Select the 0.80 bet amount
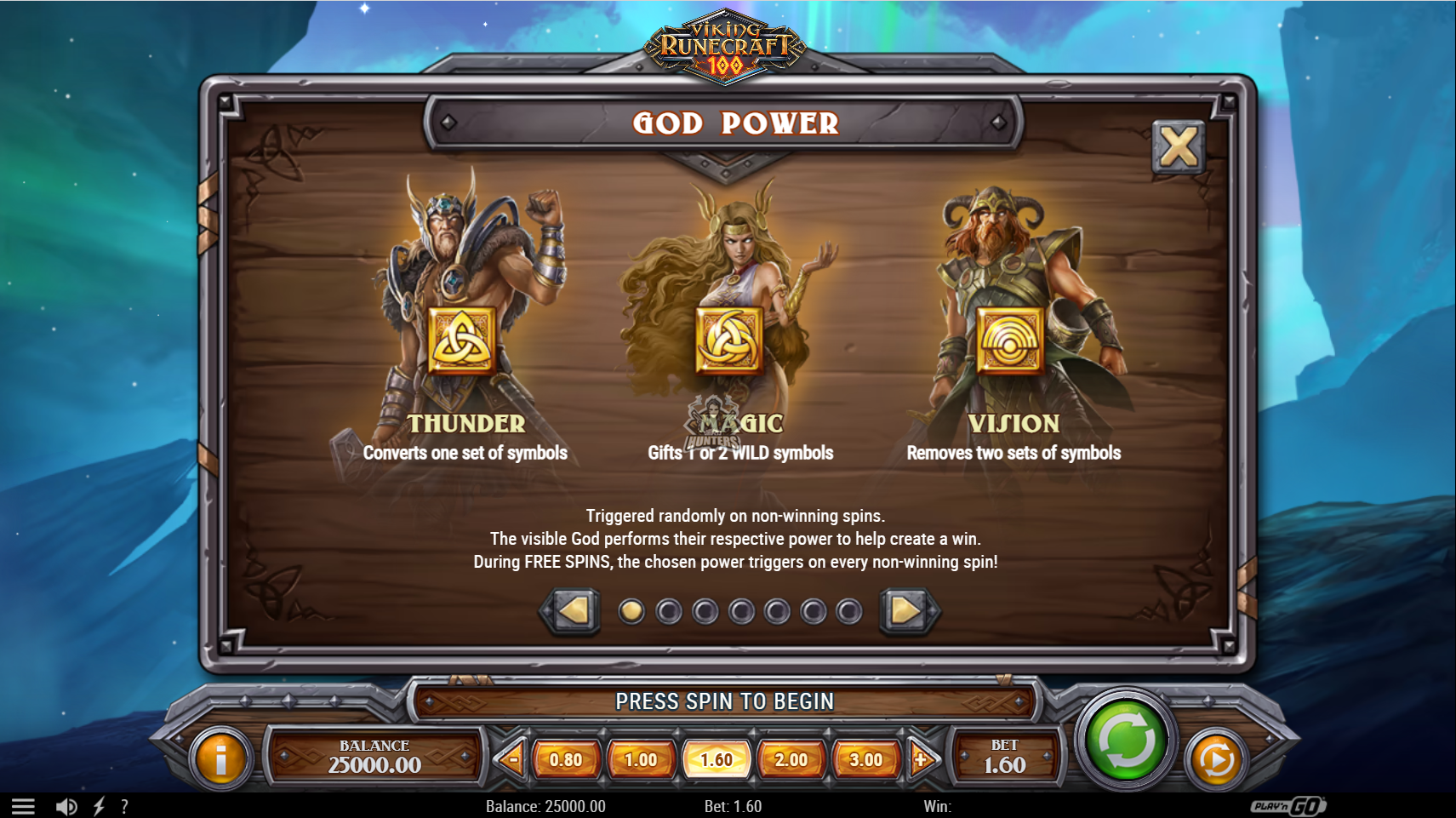This screenshot has height=818, width=1456. (566, 760)
